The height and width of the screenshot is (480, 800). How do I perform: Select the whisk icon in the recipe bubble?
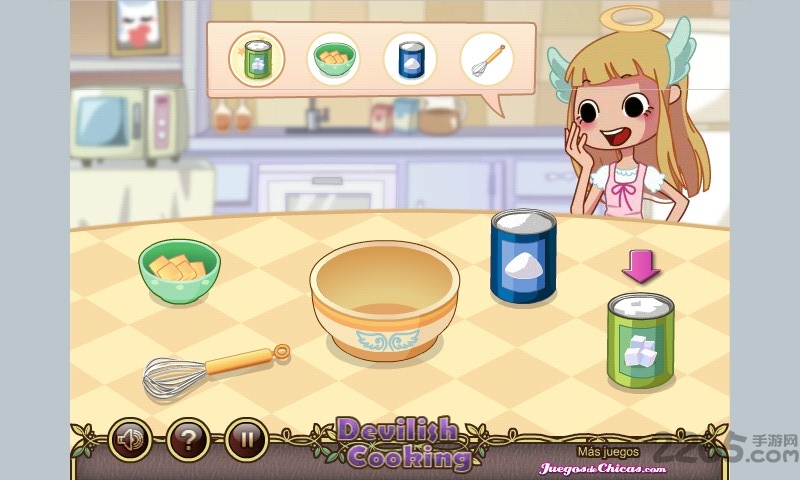coord(487,58)
